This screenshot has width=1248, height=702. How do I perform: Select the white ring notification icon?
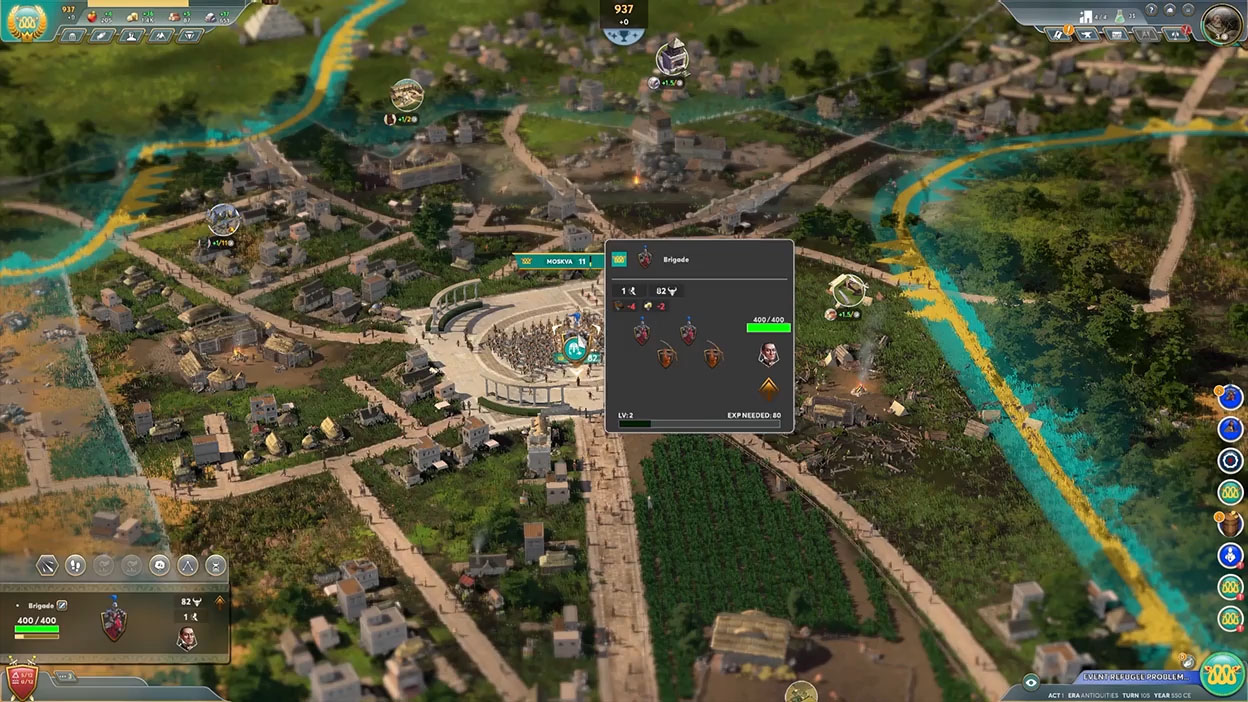[1231, 460]
